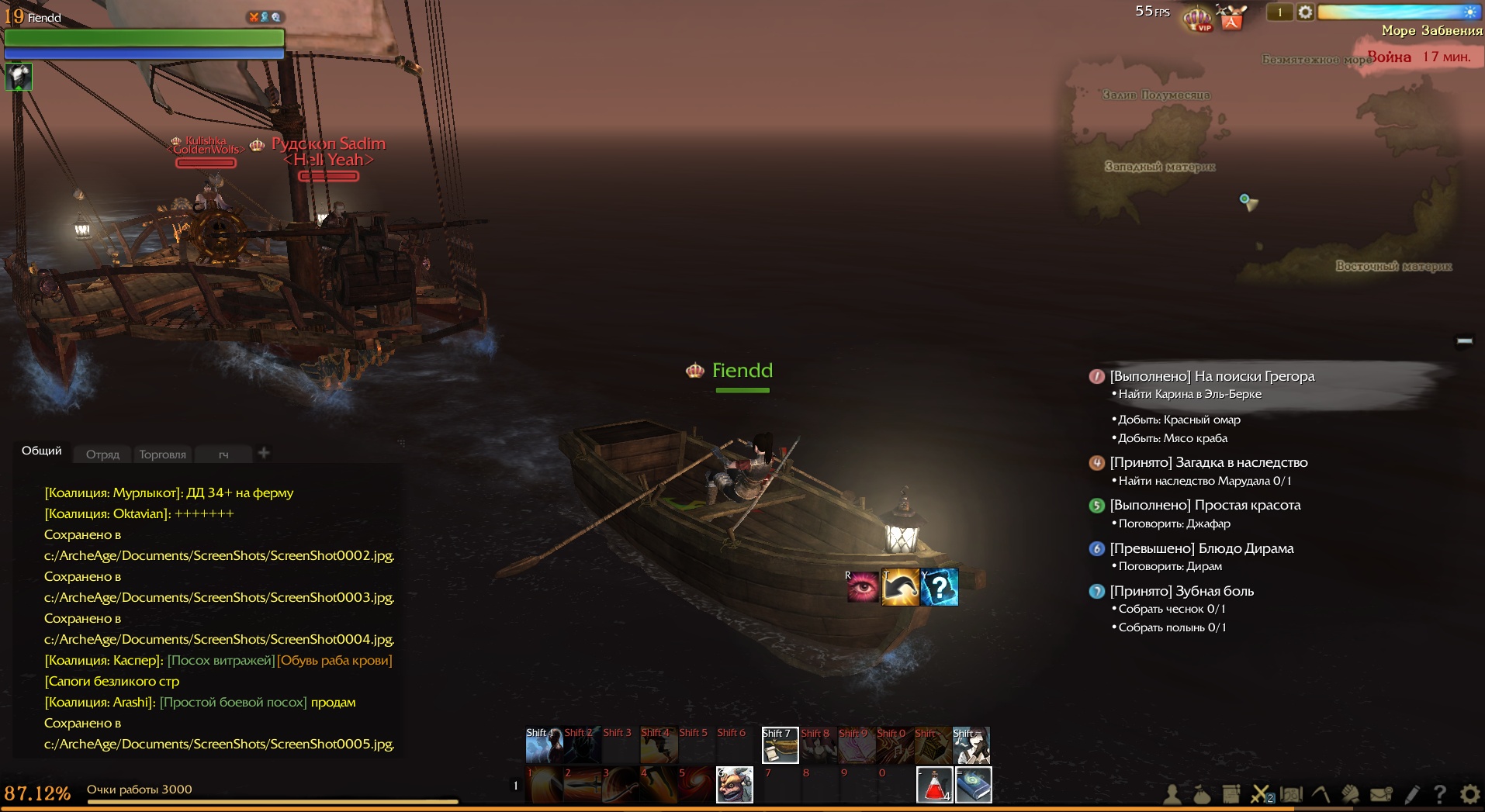Activate the ship scroll in Shift 7 slot

(780, 745)
